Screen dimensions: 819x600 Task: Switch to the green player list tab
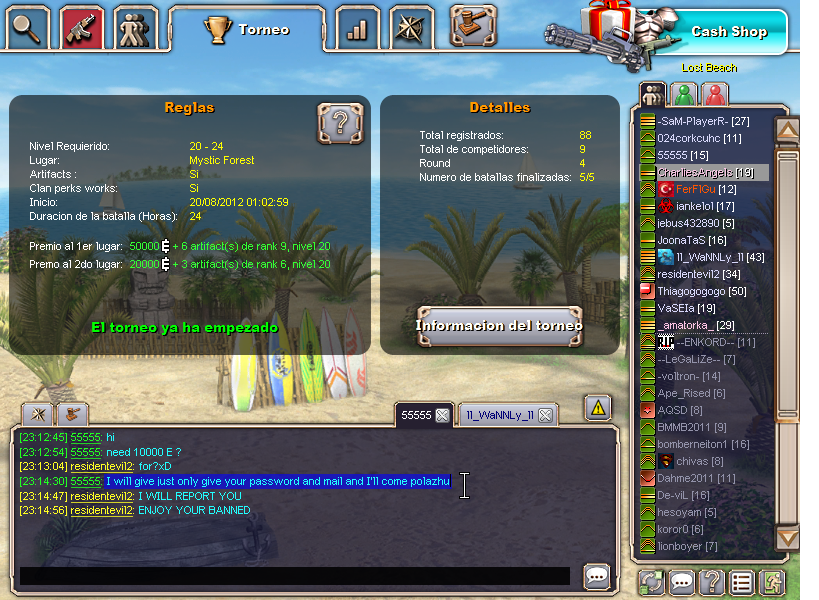(684, 95)
